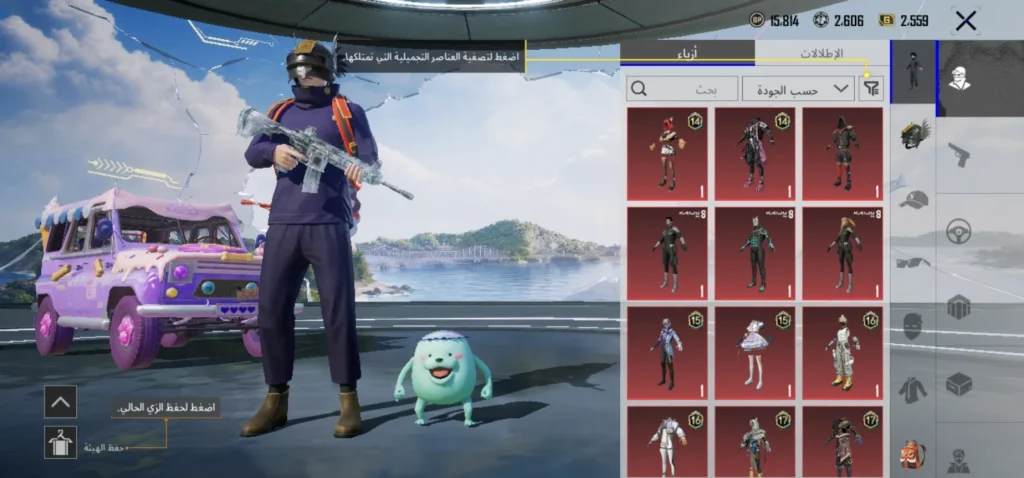Select the winged helmet category icon

pos(914,135)
